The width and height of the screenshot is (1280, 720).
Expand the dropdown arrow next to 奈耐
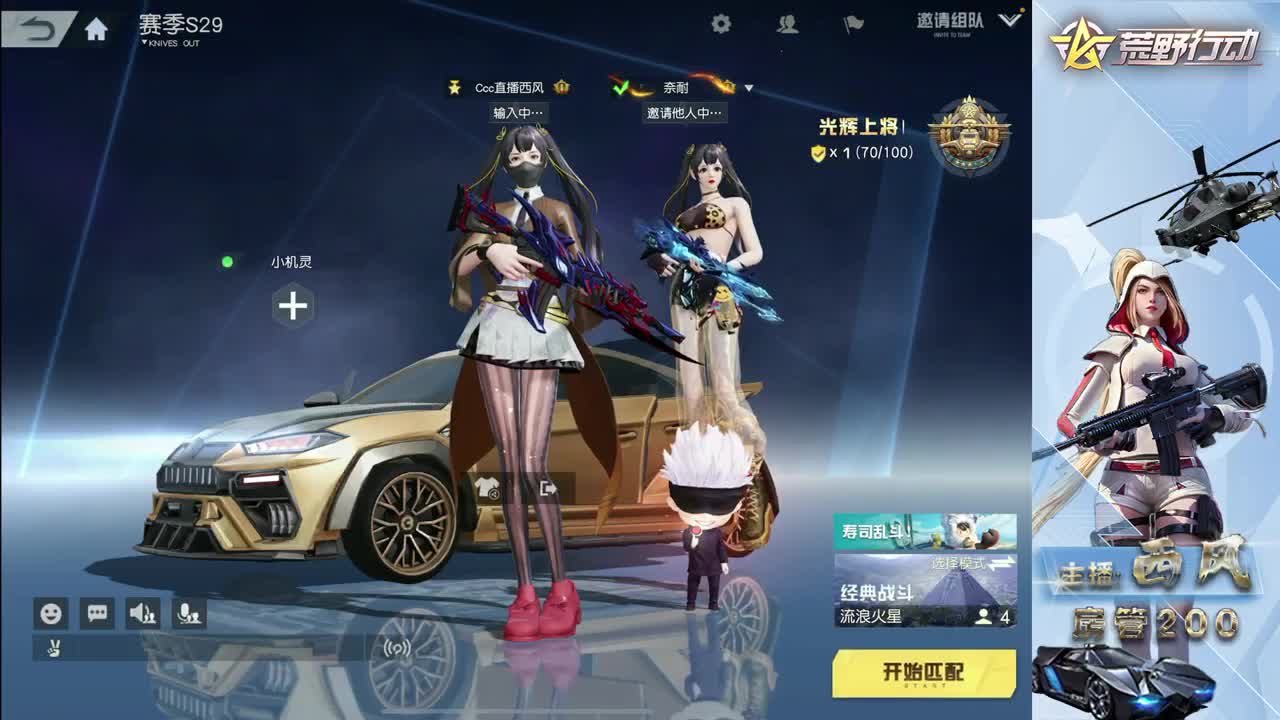(748, 88)
